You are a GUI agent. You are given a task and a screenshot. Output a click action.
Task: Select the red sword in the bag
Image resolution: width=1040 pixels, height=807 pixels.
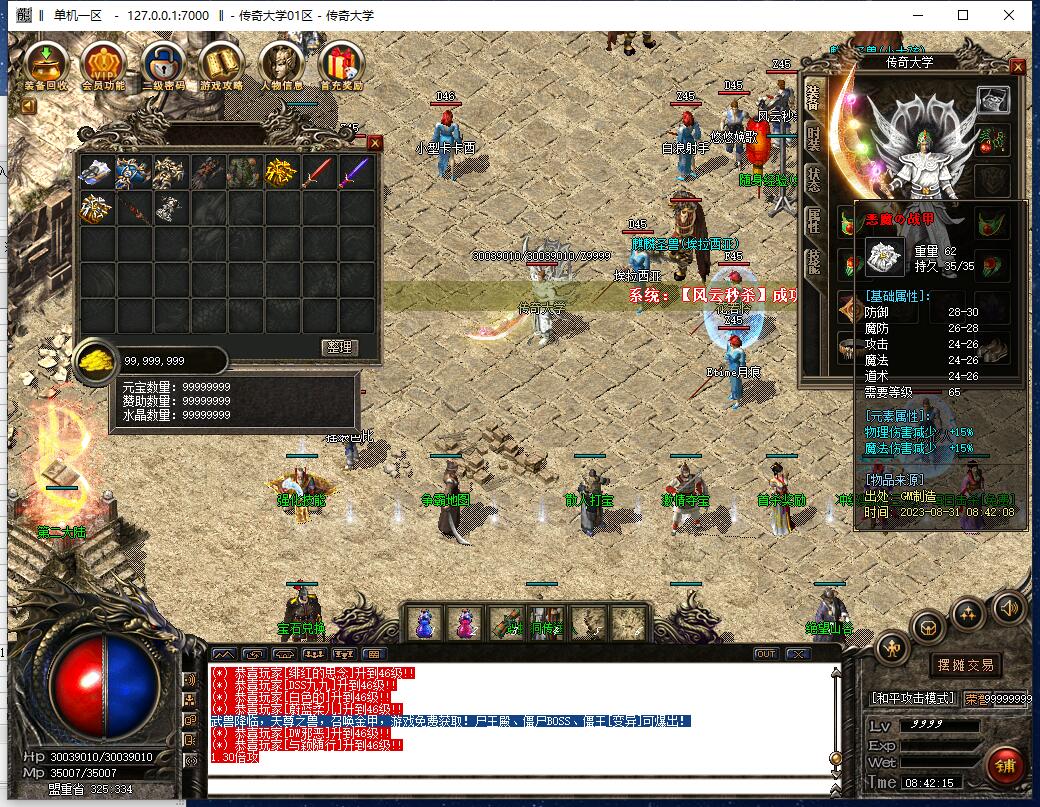point(317,173)
